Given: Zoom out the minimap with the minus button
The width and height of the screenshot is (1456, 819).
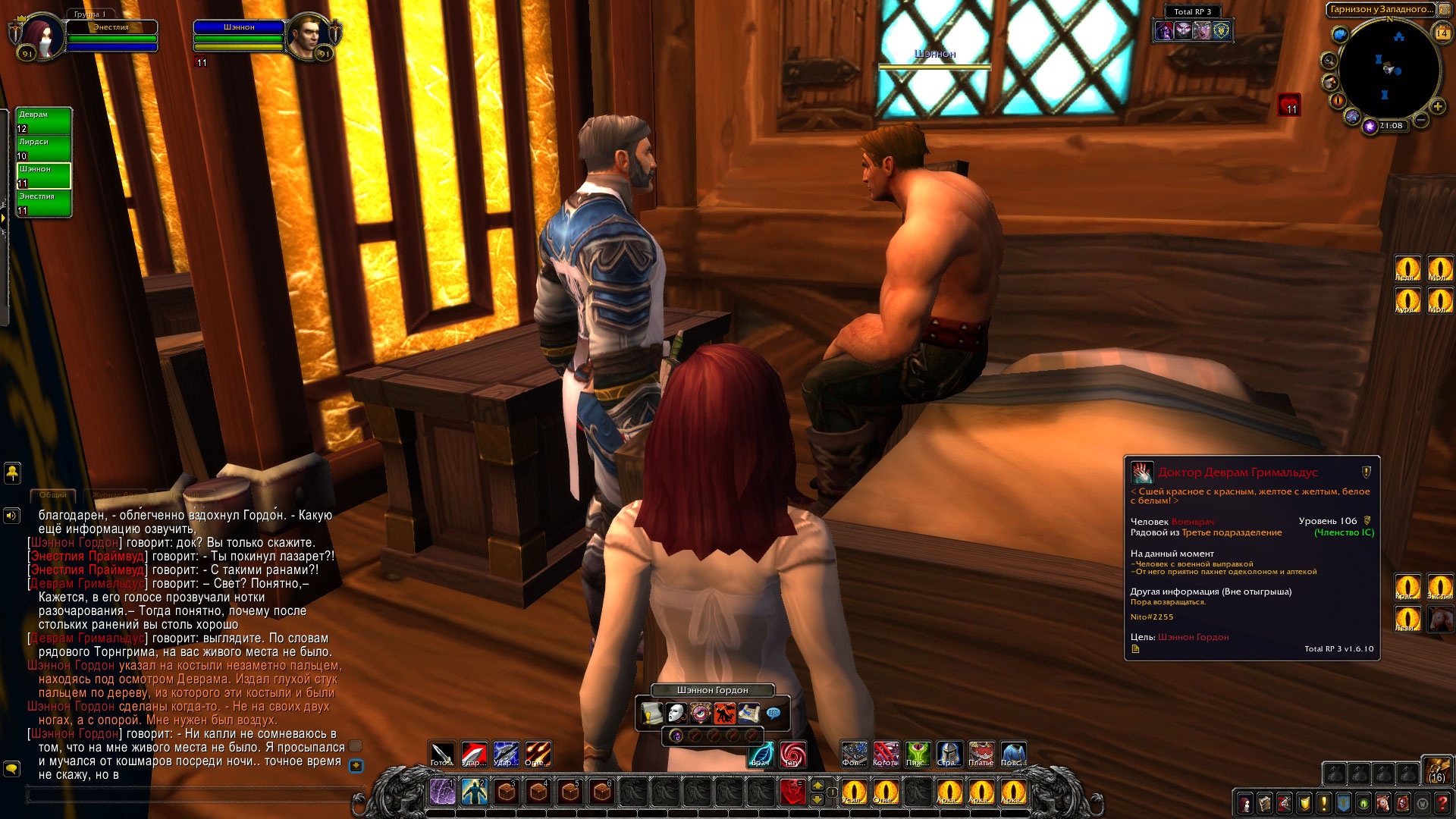Looking at the screenshot, I should point(1421,120).
